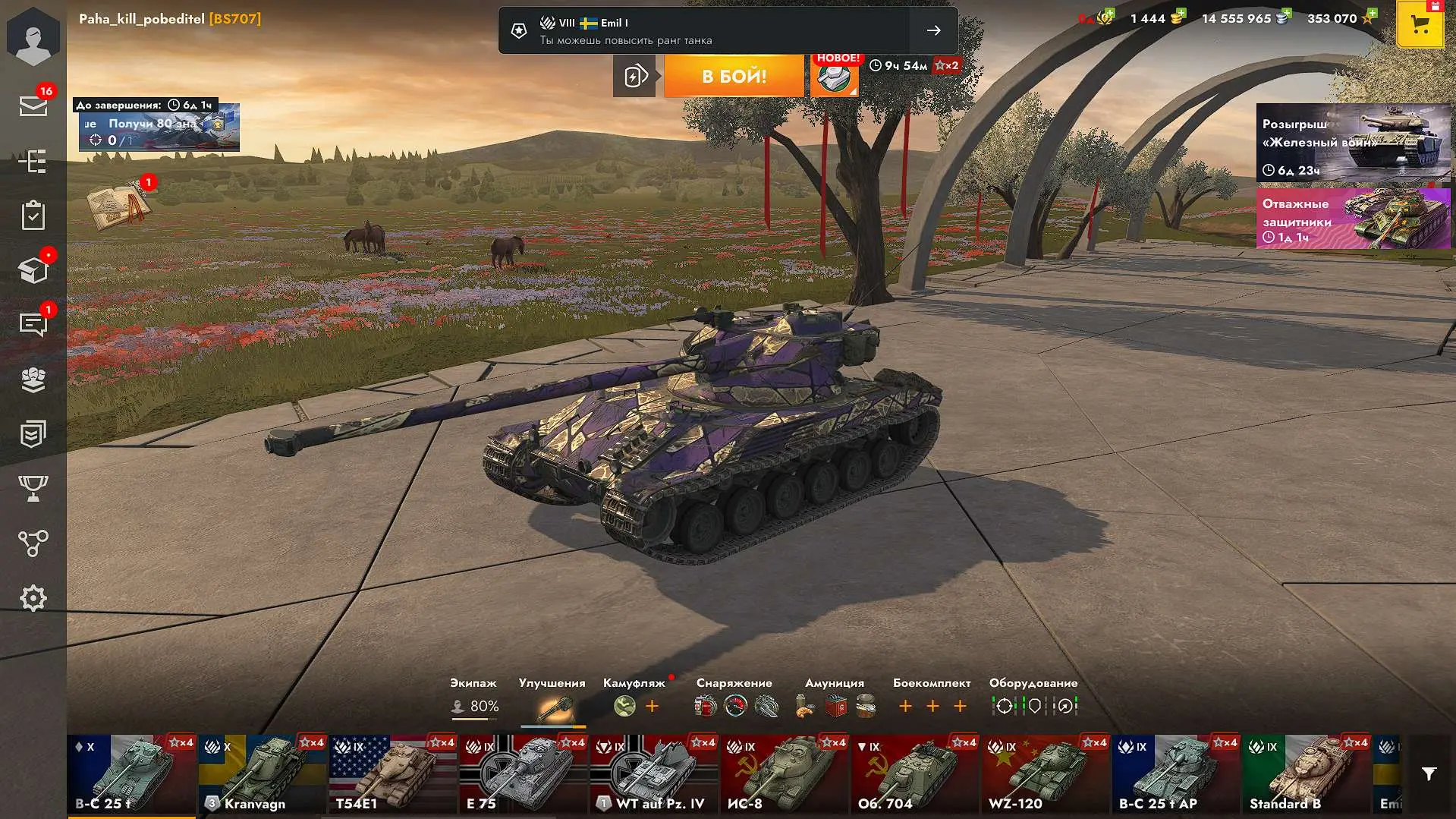Open the tournaments trophy icon

(x=33, y=488)
